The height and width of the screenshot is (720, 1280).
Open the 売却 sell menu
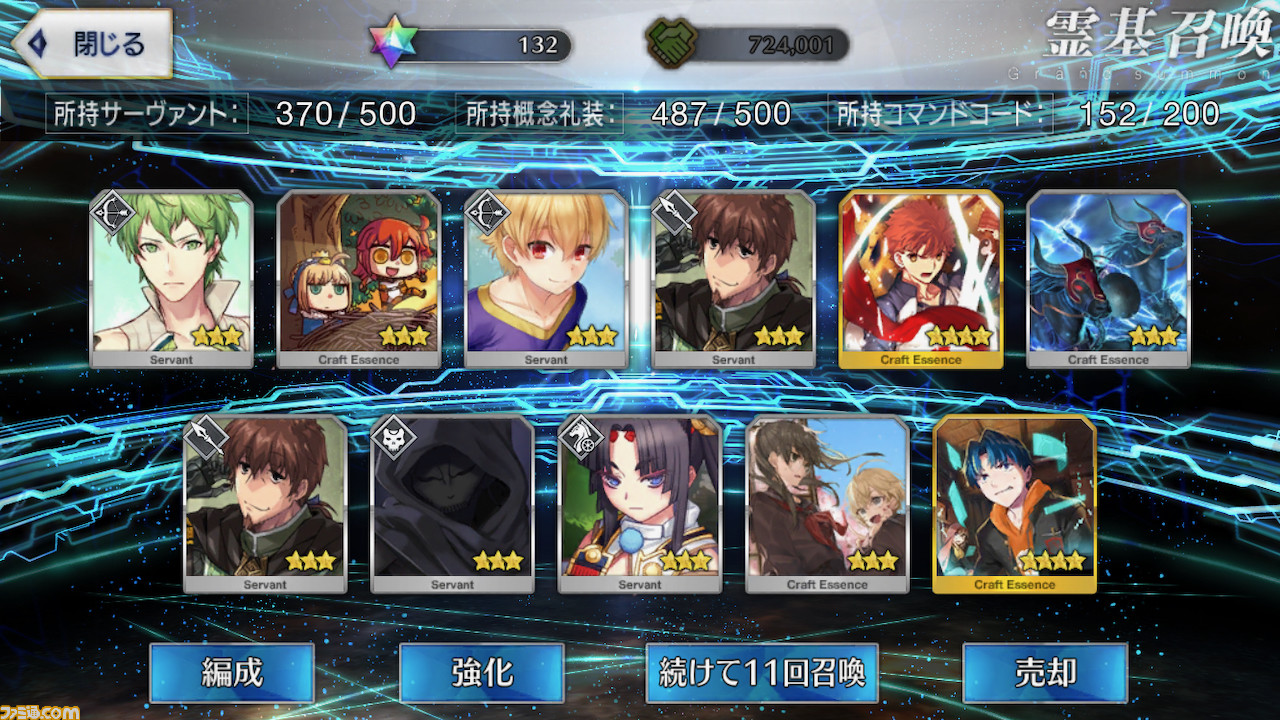(1045, 673)
